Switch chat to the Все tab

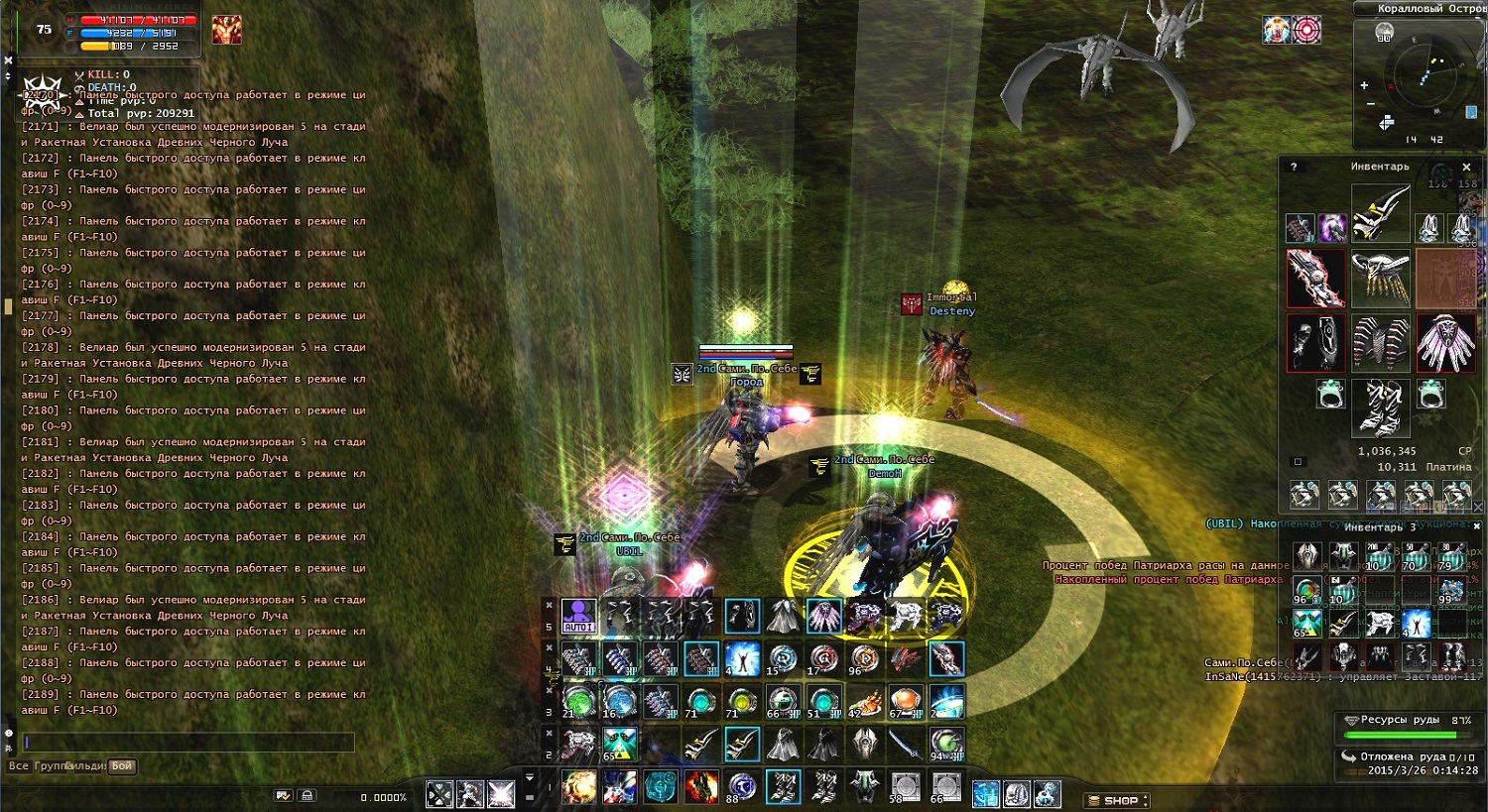click(18, 766)
